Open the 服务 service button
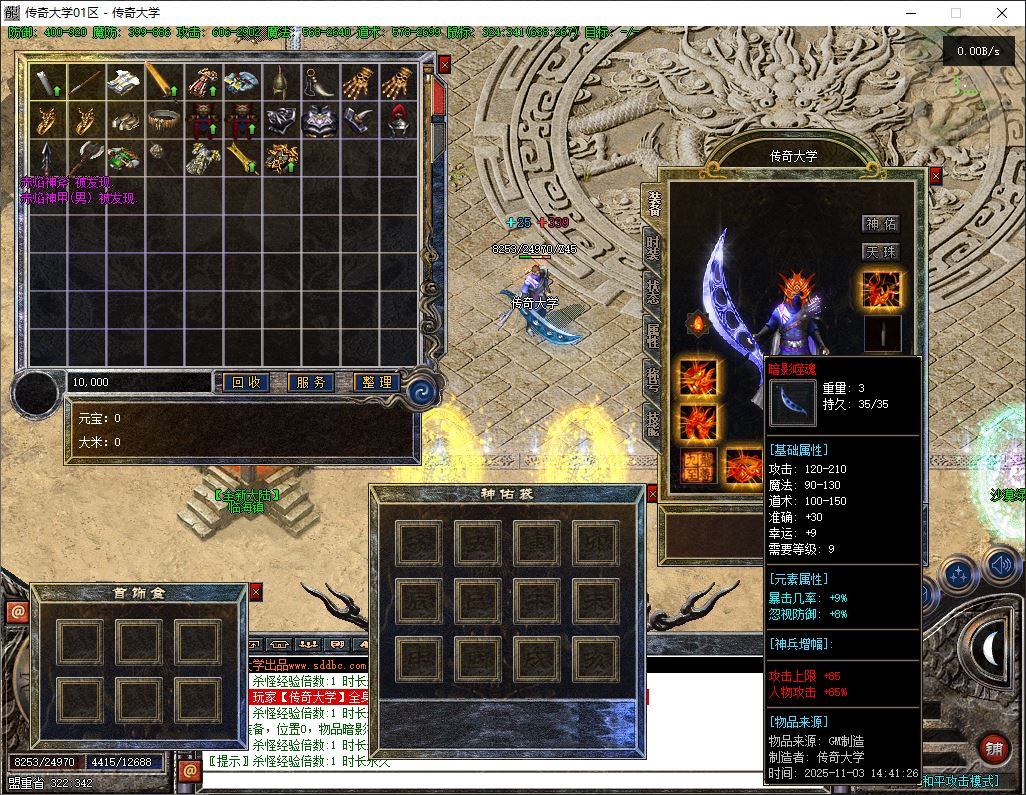Screen dimensions: 1026x795 coord(311,382)
